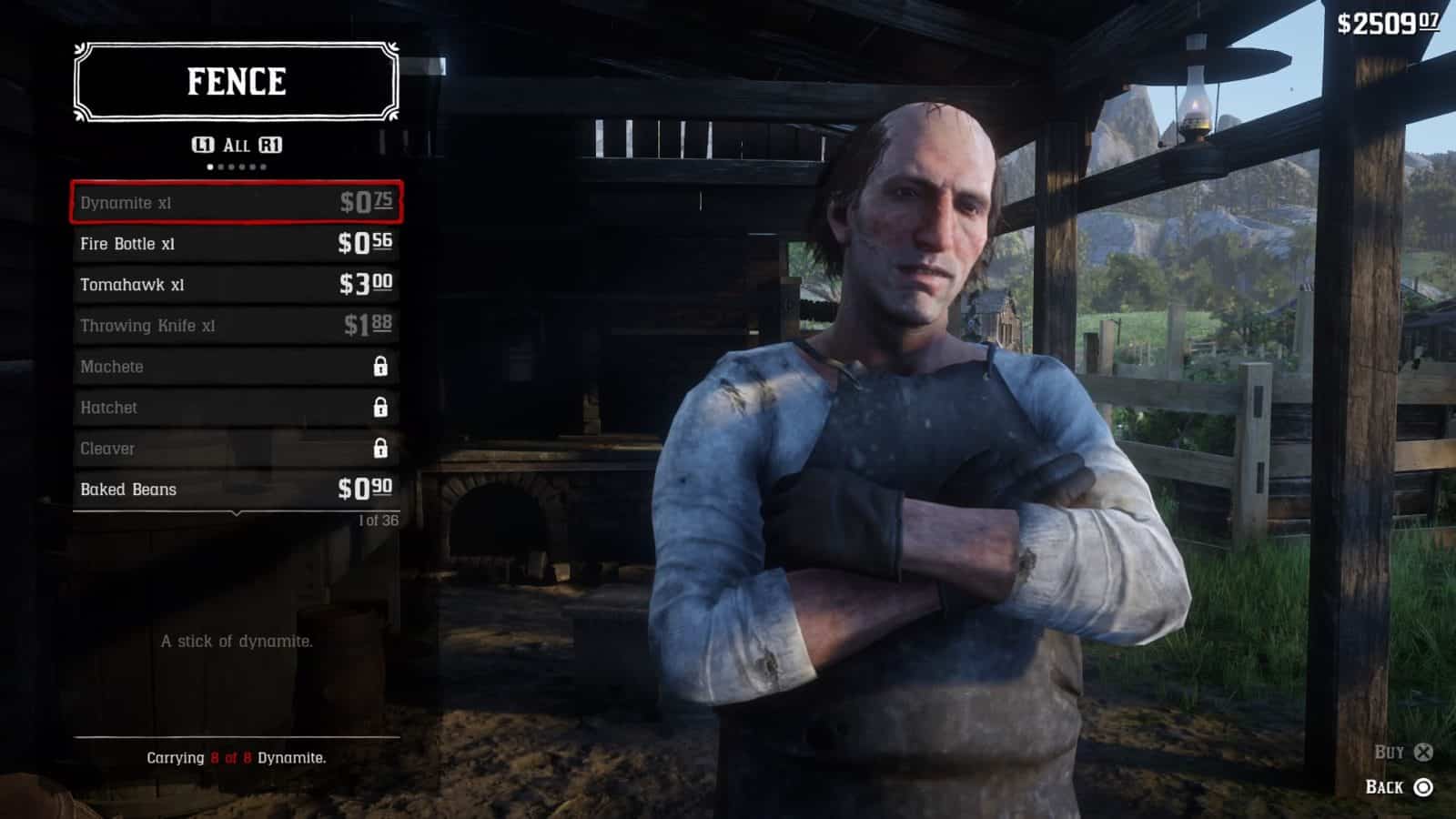Viewport: 1456px width, 819px height.
Task: Click the second pagination dot indicator
Action: (x=219, y=167)
